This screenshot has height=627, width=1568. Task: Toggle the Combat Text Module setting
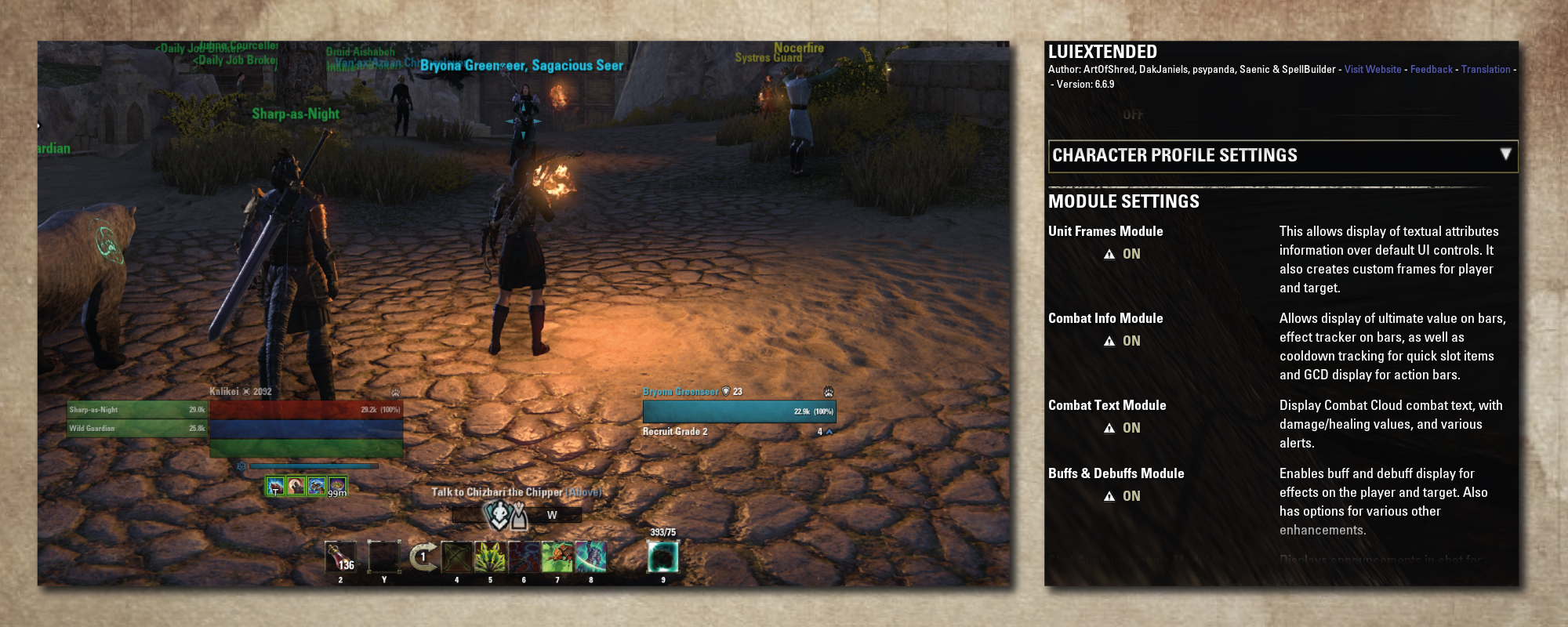tap(1131, 428)
